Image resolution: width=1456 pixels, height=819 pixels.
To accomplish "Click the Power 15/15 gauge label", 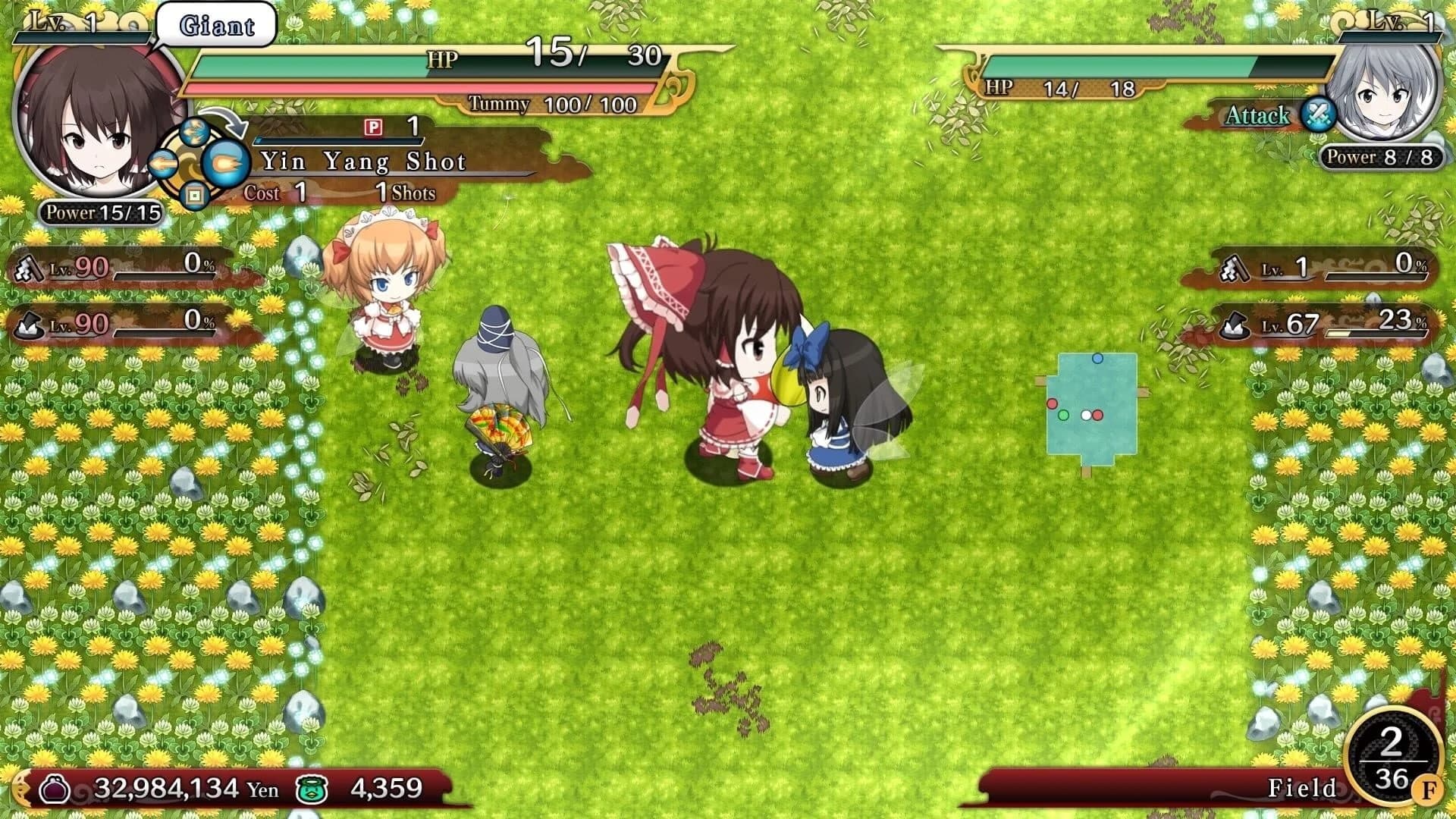I will [x=99, y=213].
